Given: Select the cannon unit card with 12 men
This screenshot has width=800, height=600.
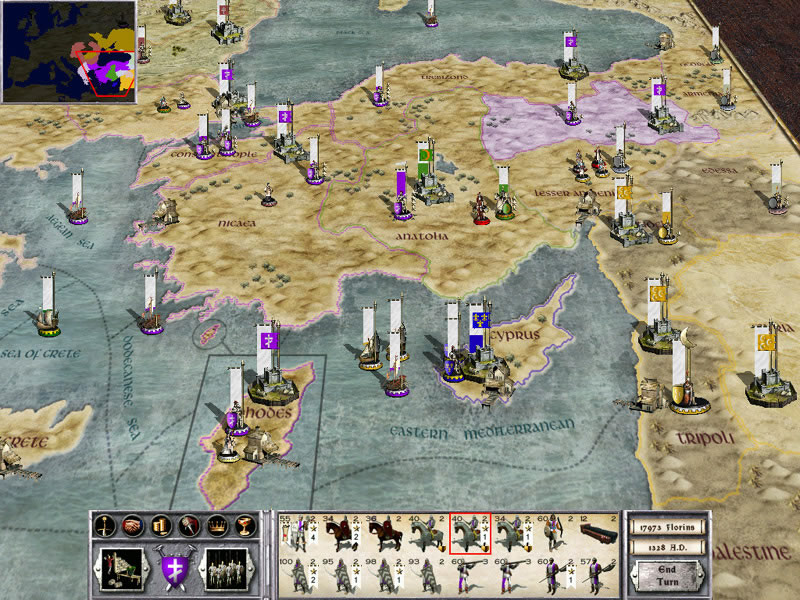Looking at the screenshot, I should pyautogui.click(x=600, y=533).
